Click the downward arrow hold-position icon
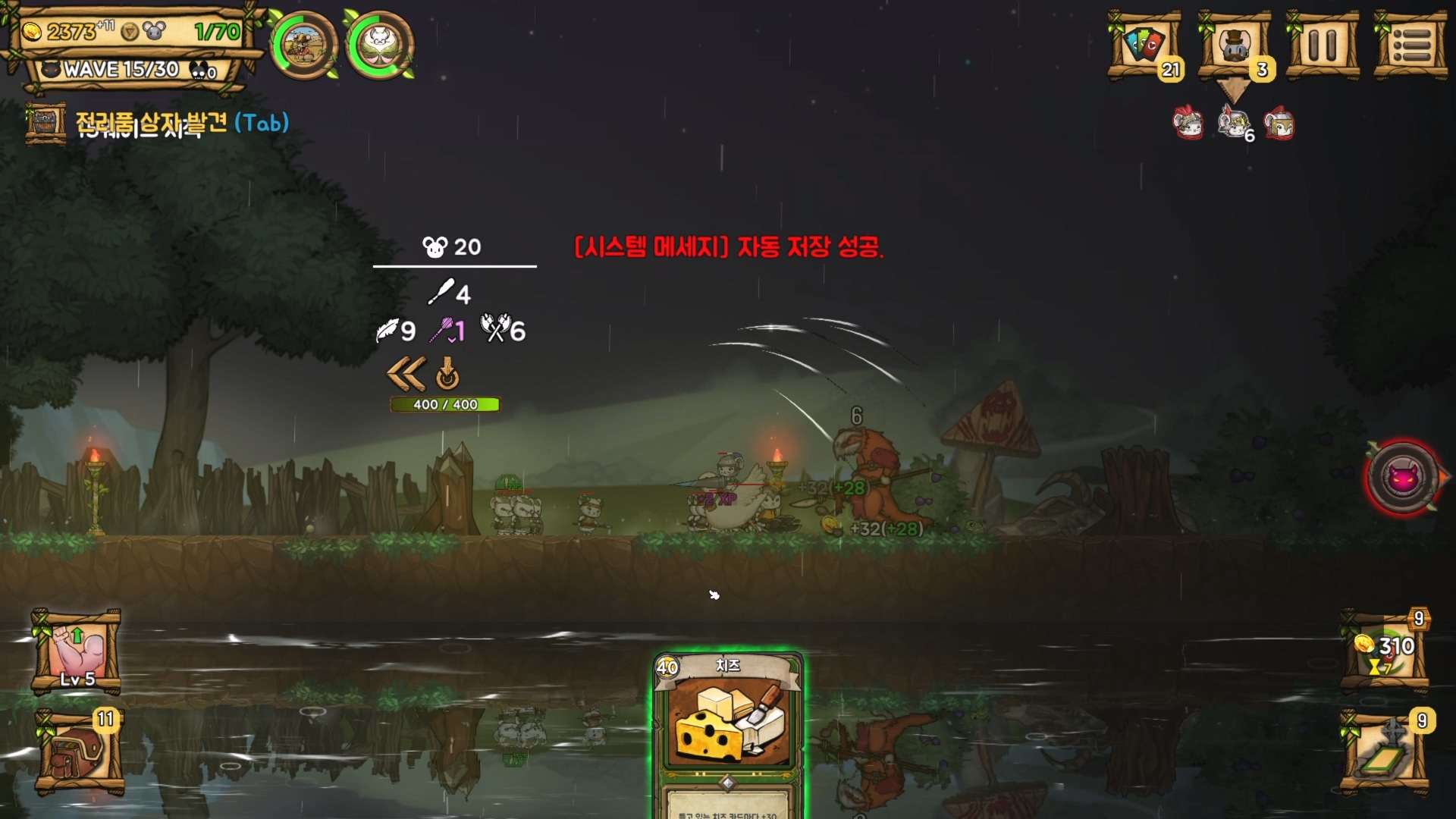Viewport: 1456px width, 819px height. [x=447, y=374]
